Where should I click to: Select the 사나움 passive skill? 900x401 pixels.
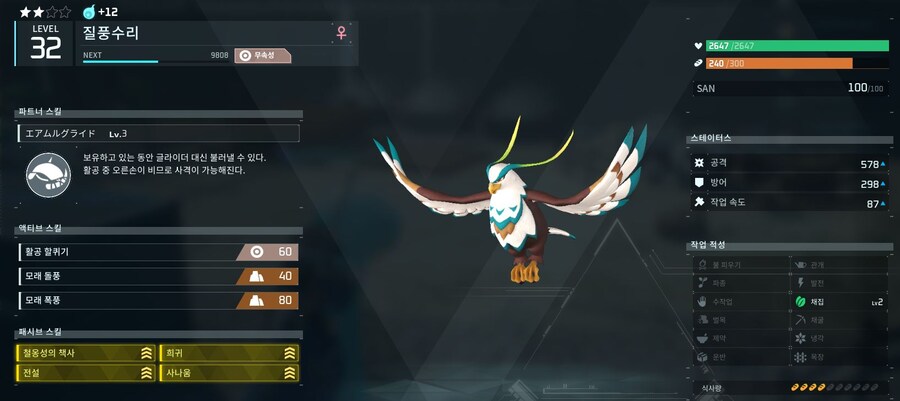[x=229, y=373]
